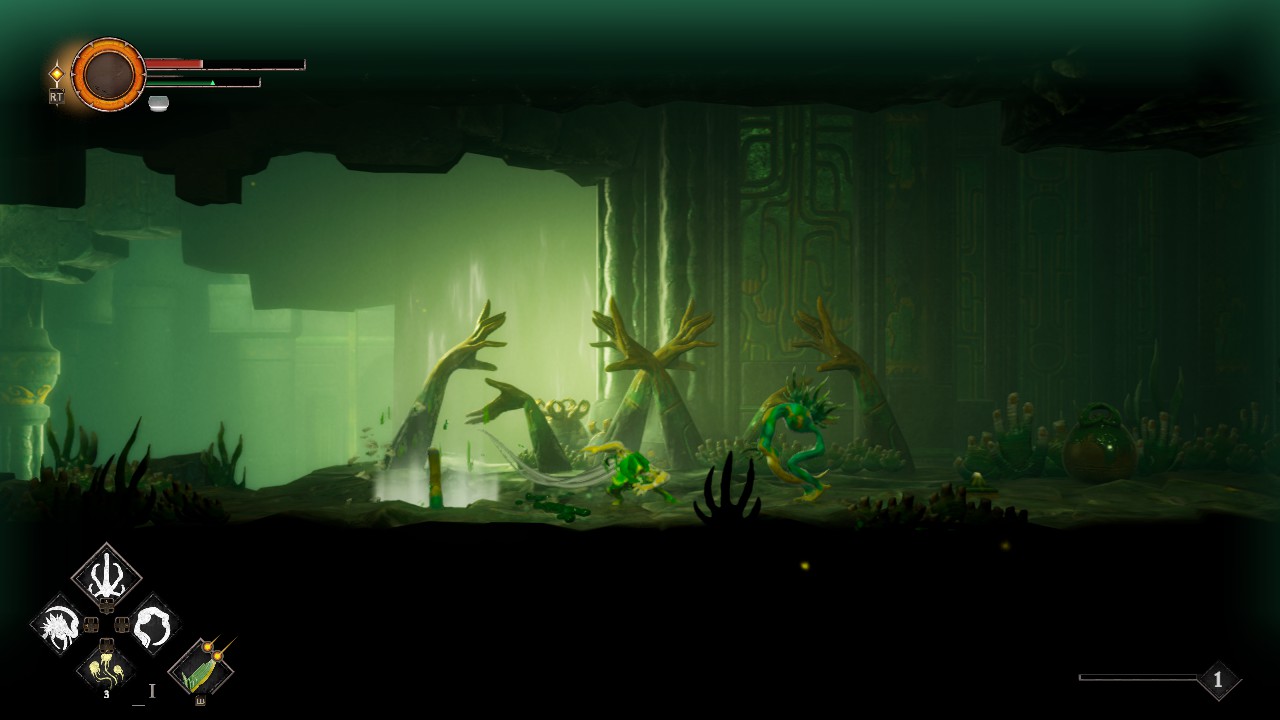Image resolution: width=1280 pixels, height=720 pixels.
Task: Click the small grey bowl icon
Action: point(158,103)
